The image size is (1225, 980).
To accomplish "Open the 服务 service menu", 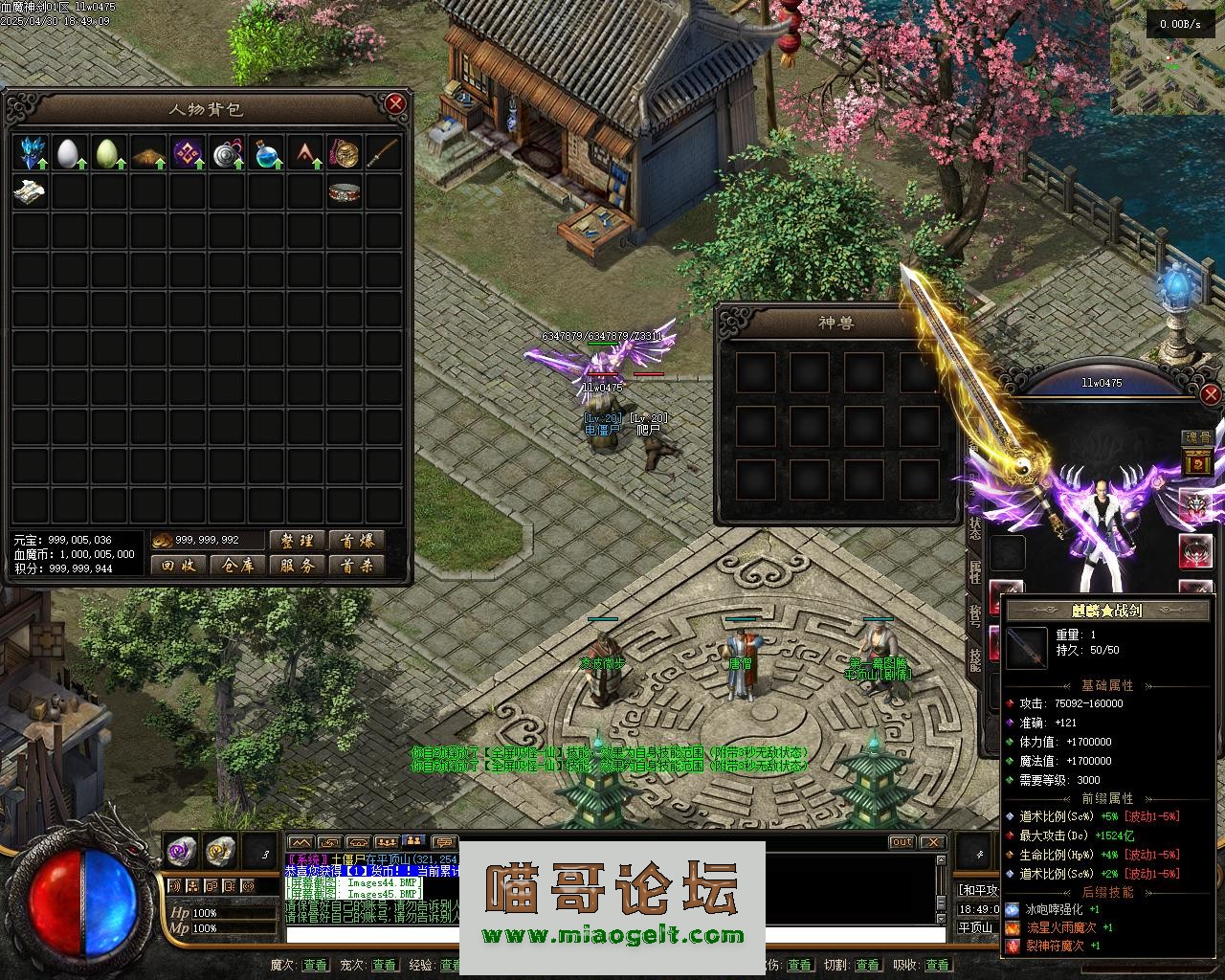I will pos(297,566).
